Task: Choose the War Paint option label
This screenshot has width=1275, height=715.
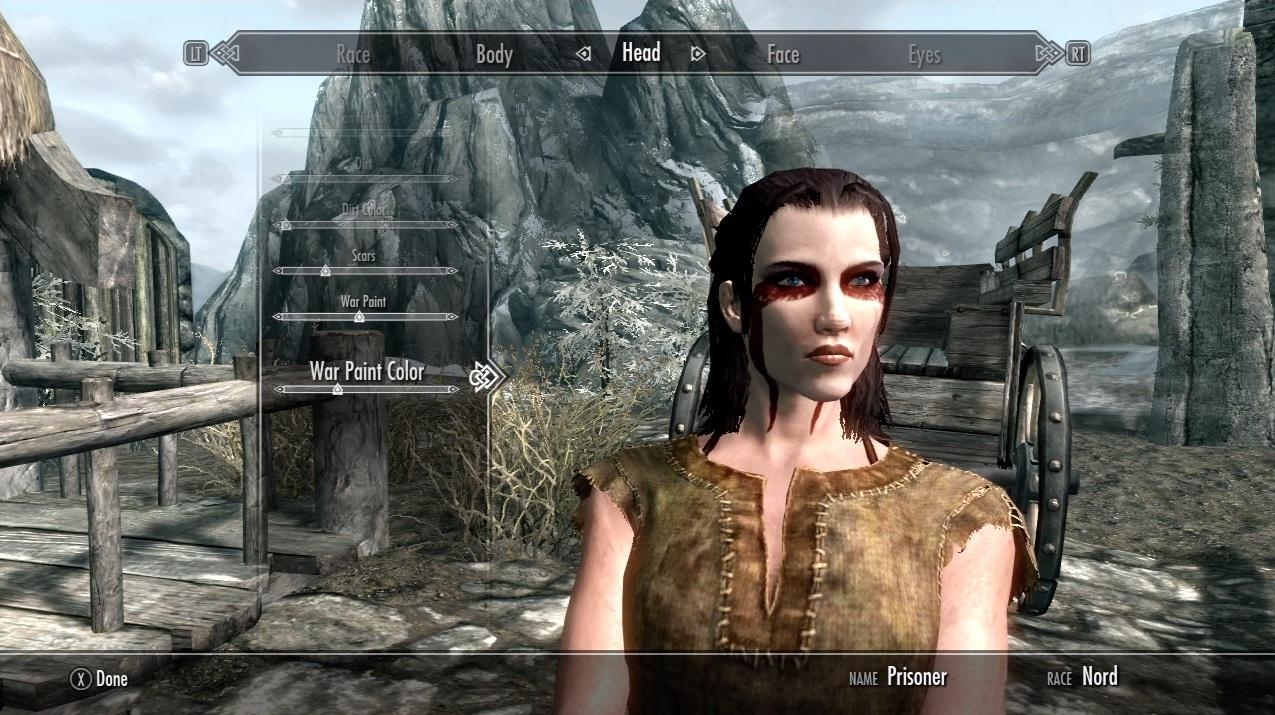Action: (363, 301)
